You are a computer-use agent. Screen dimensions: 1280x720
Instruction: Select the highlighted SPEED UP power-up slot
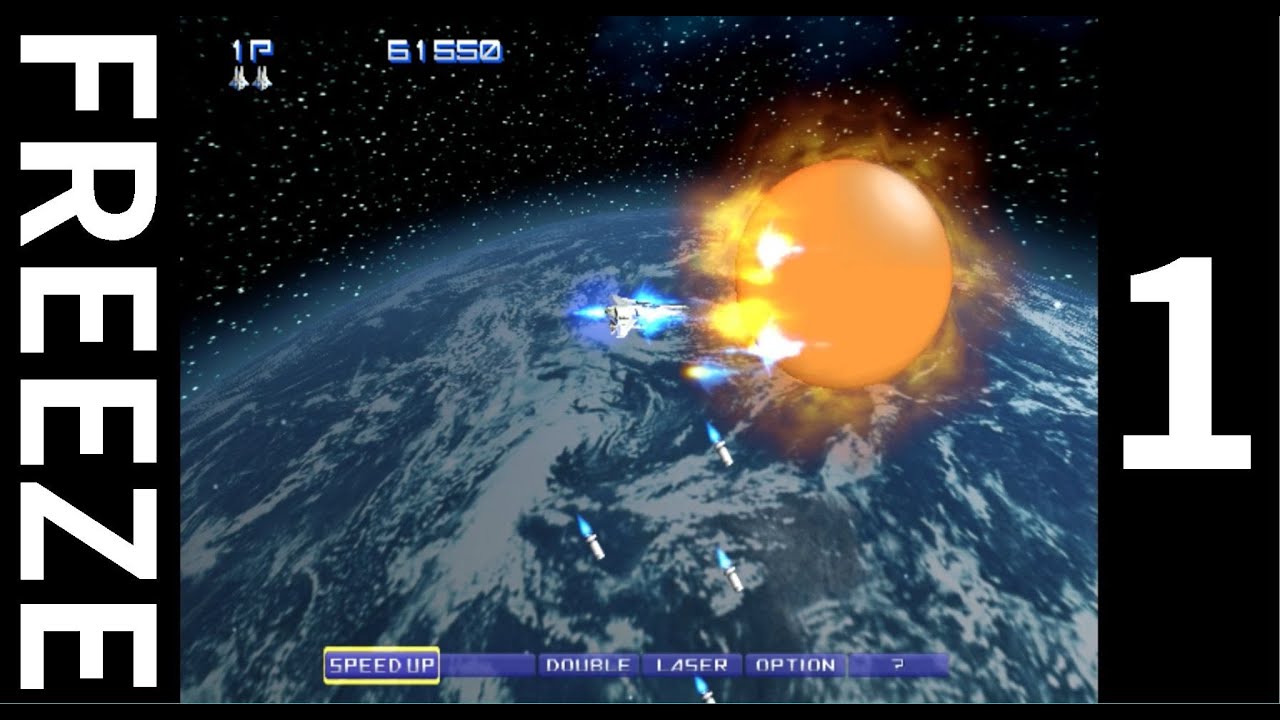(381, 665)
